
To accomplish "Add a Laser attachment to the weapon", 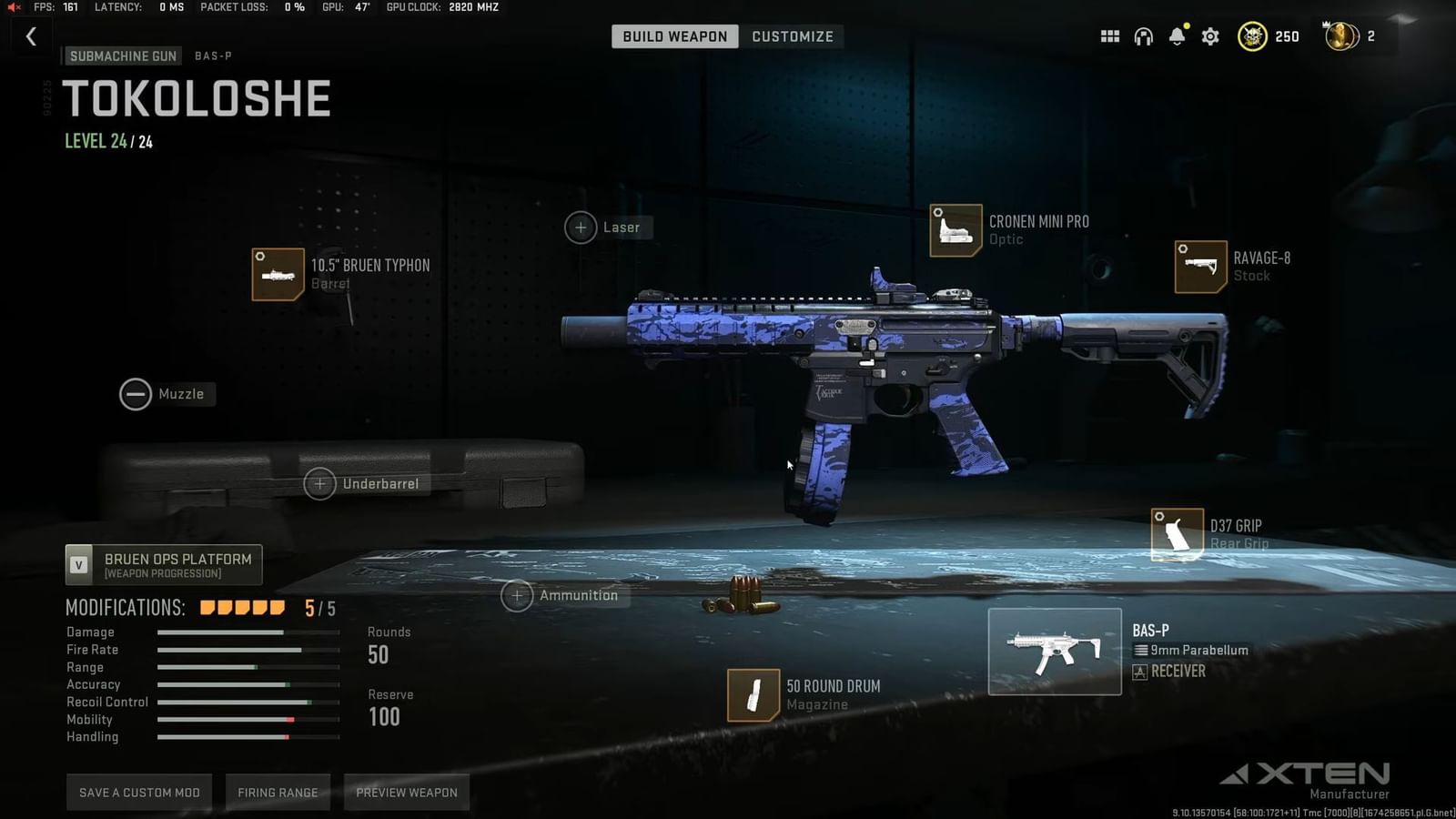I will coord(581,227).
